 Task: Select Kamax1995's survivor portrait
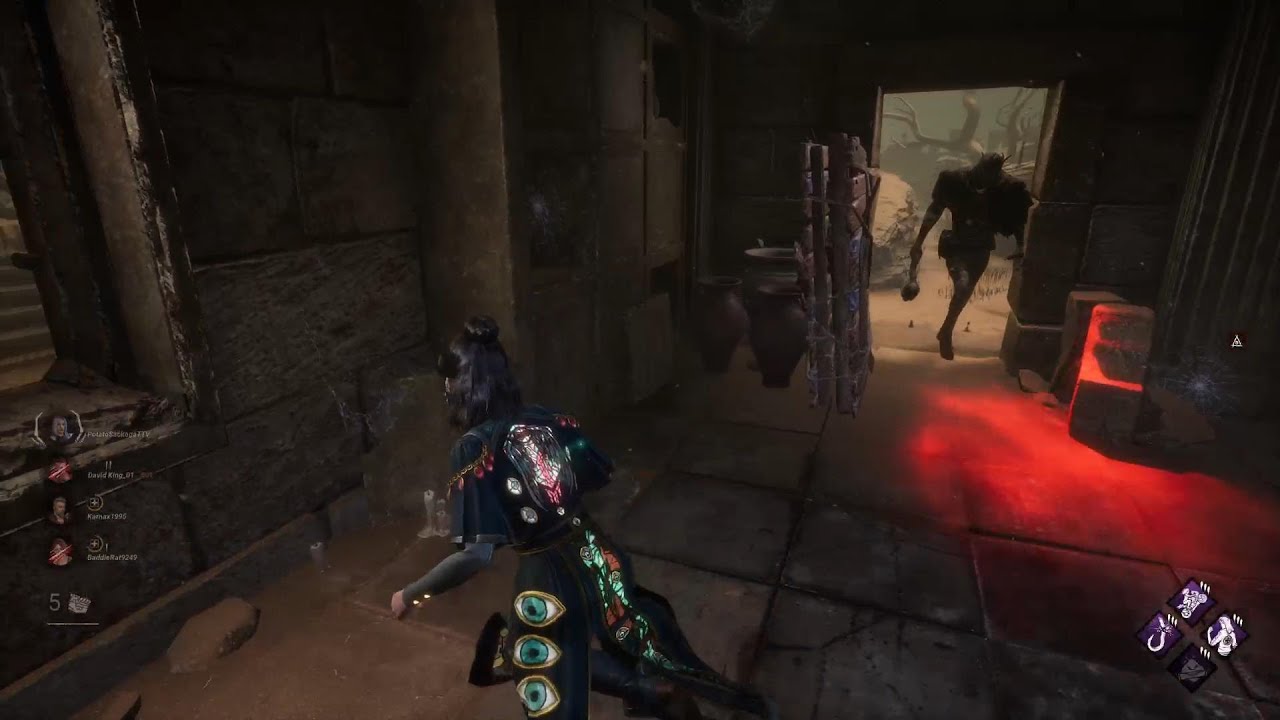click(x=60, y=509)
